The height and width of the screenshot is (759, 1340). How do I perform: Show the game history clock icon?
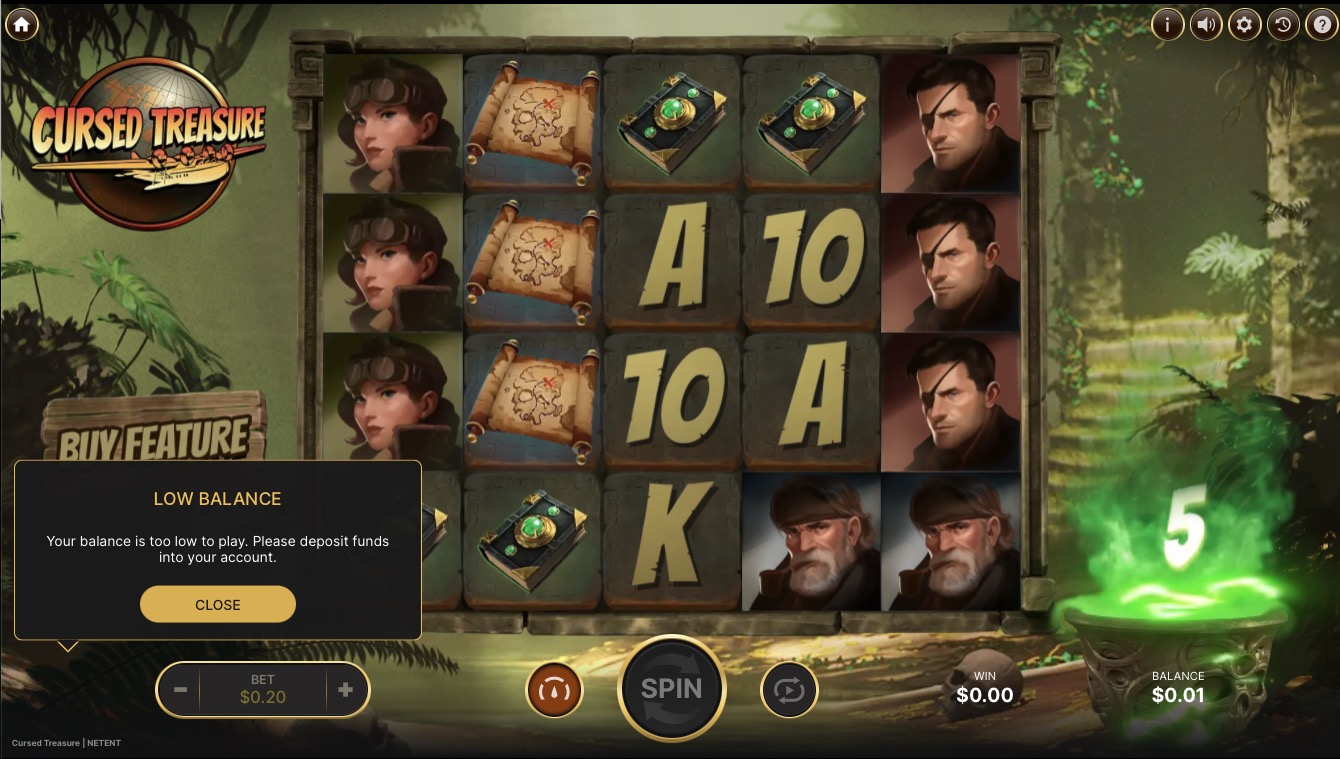point(1283,24)
